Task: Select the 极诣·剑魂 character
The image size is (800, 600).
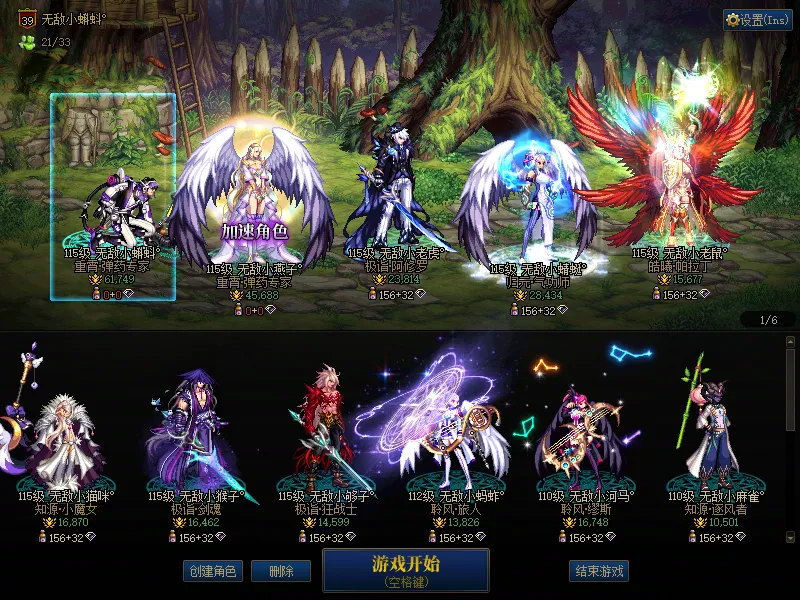Action: [x=196, y=440]
